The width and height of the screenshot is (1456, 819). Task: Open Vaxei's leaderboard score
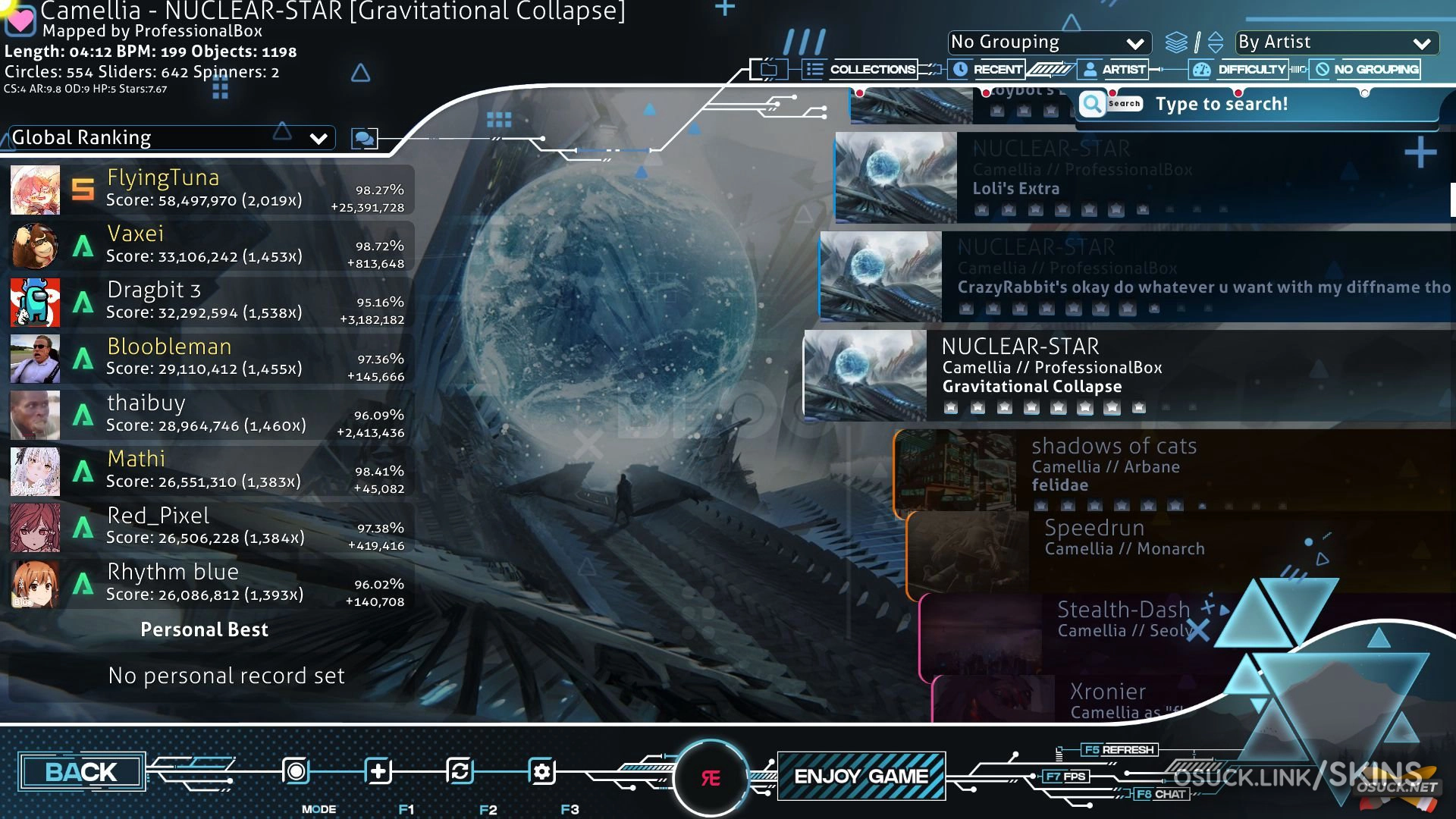tap(211, 246)
